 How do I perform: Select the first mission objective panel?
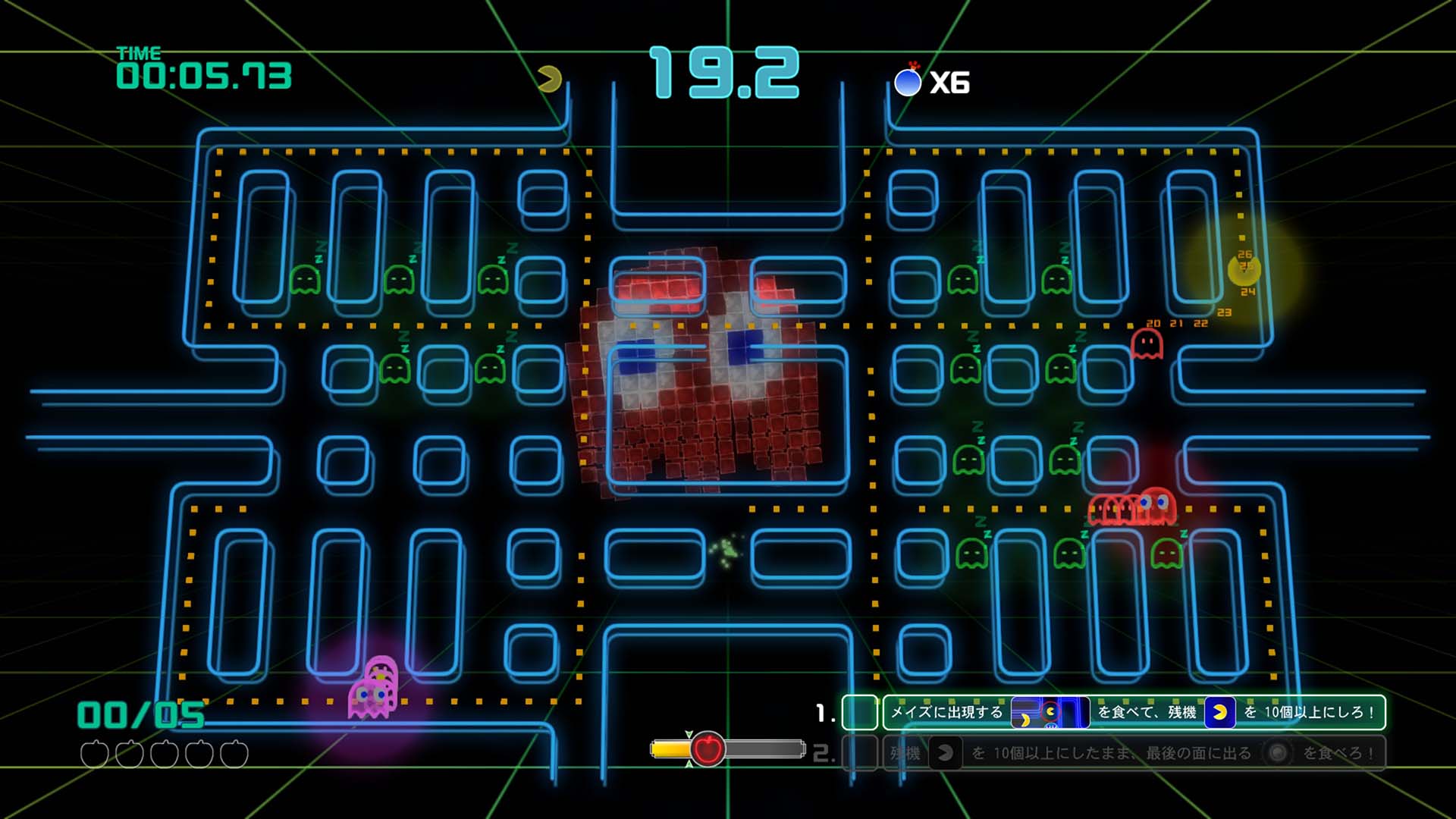tap(1134, 713)
